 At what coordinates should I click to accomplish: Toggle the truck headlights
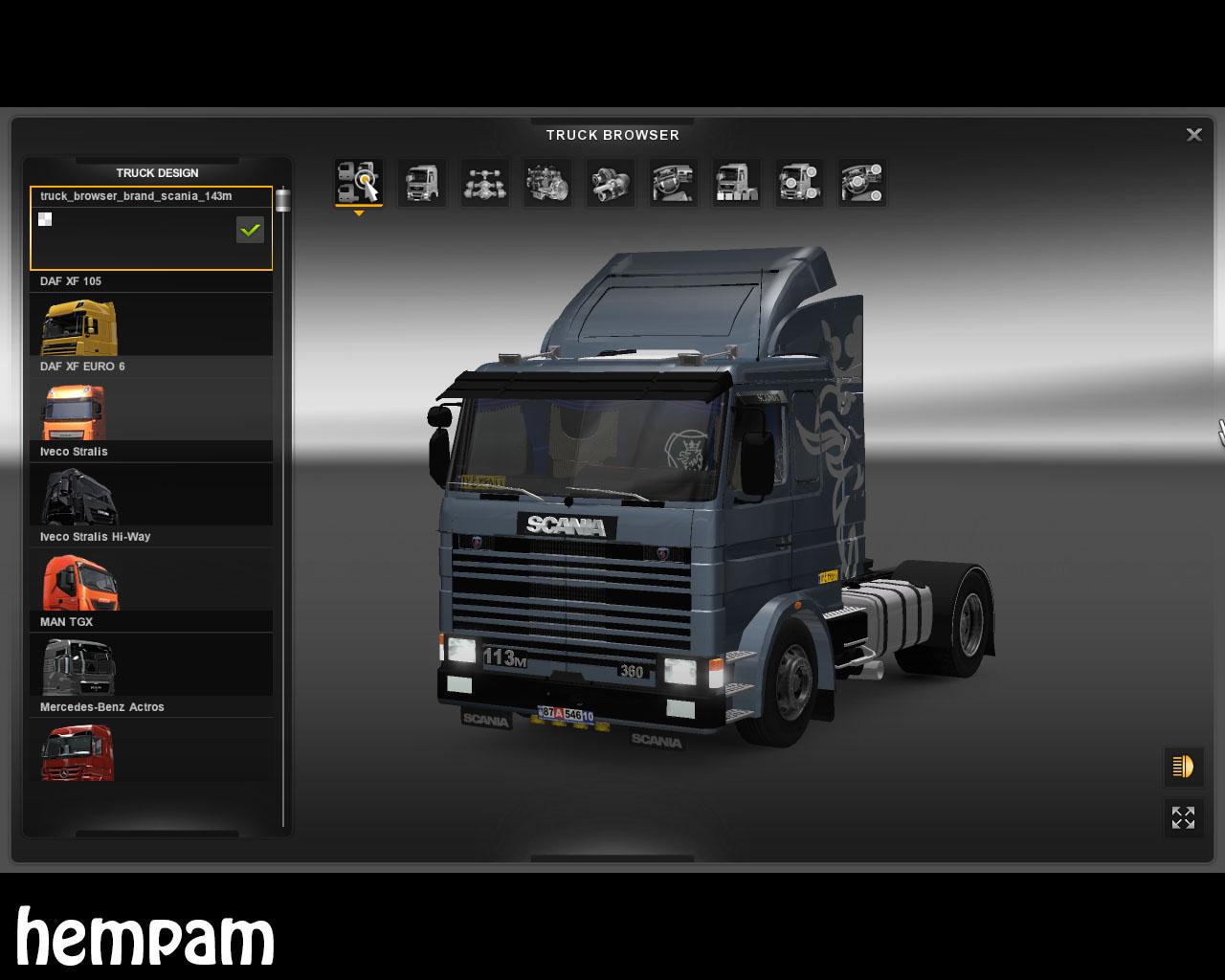[x=1183, y=767]
